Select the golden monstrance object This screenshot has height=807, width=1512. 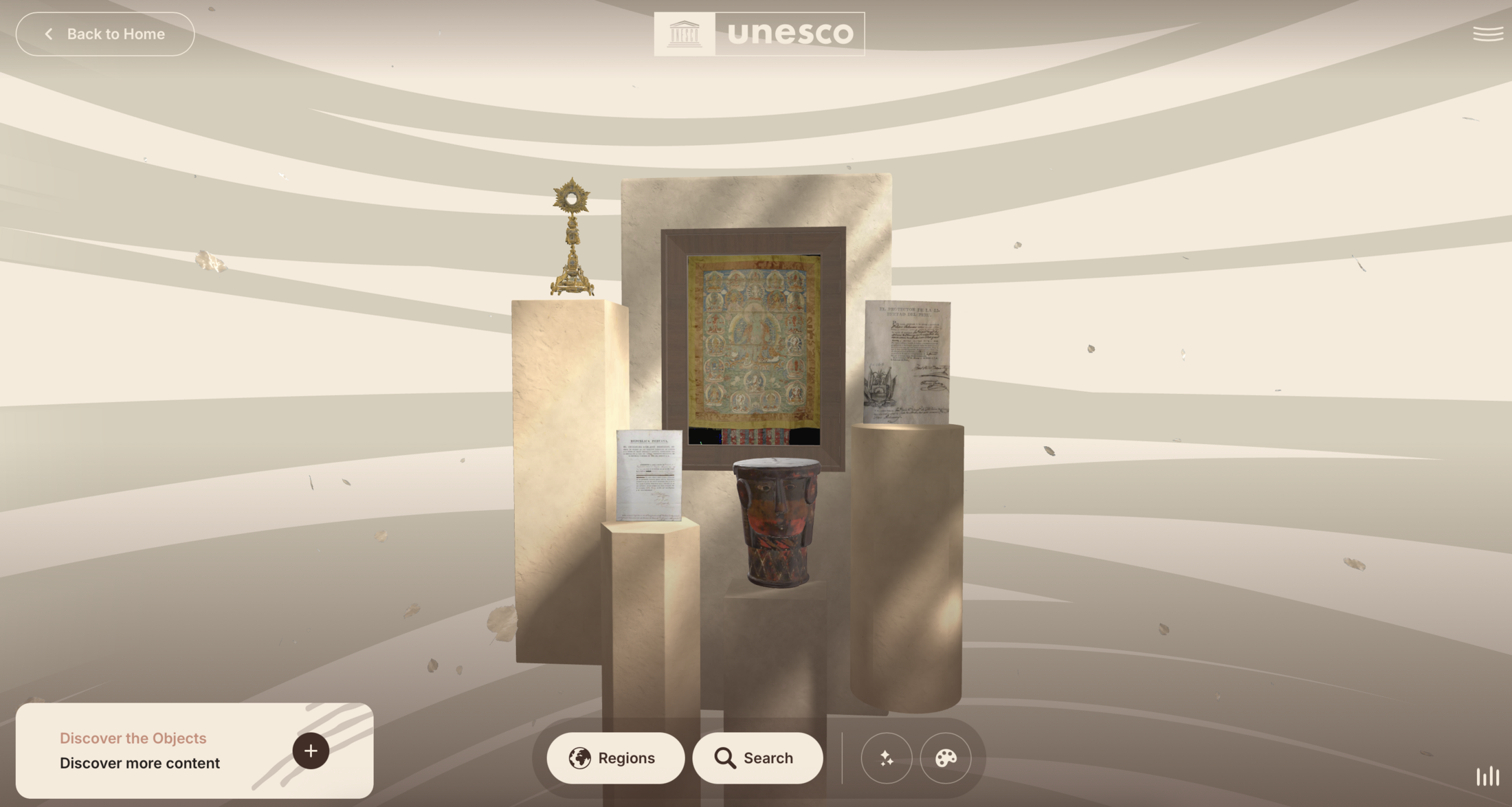coord(572,237)
